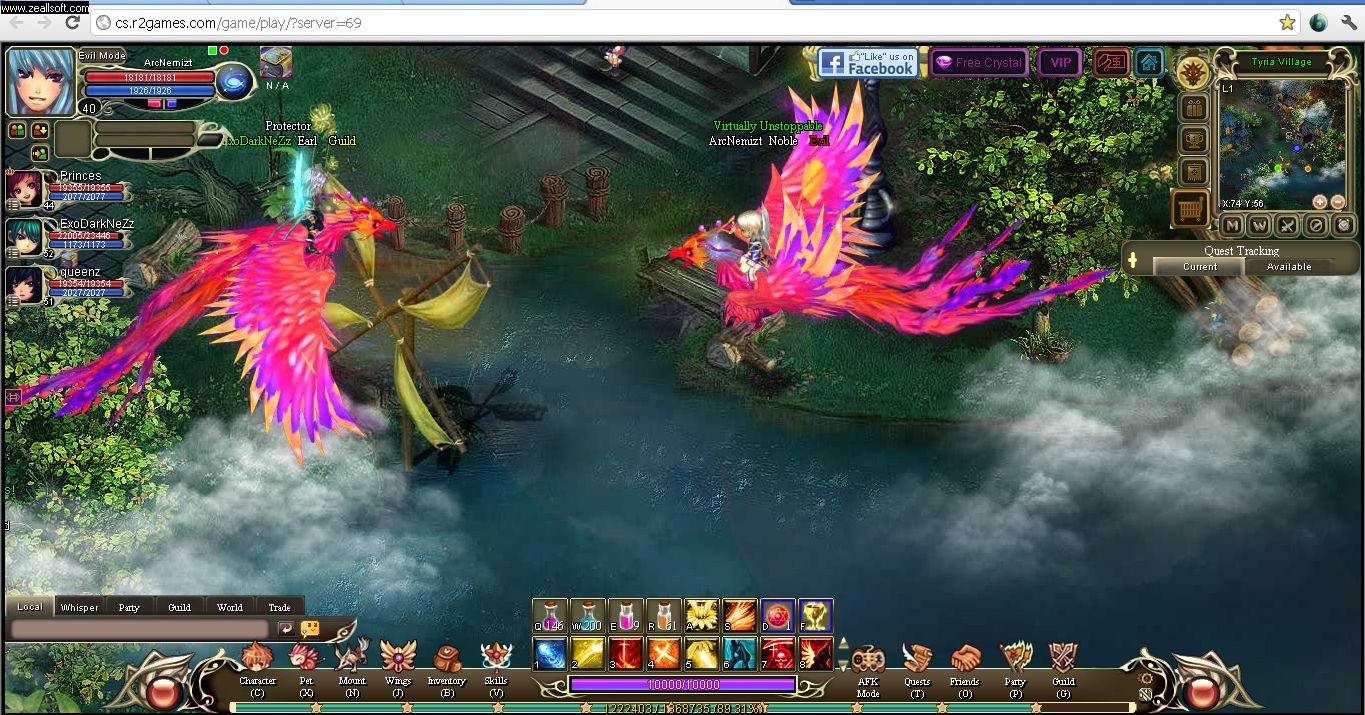
Task: Open the Character panel
Action: (257, 662)
